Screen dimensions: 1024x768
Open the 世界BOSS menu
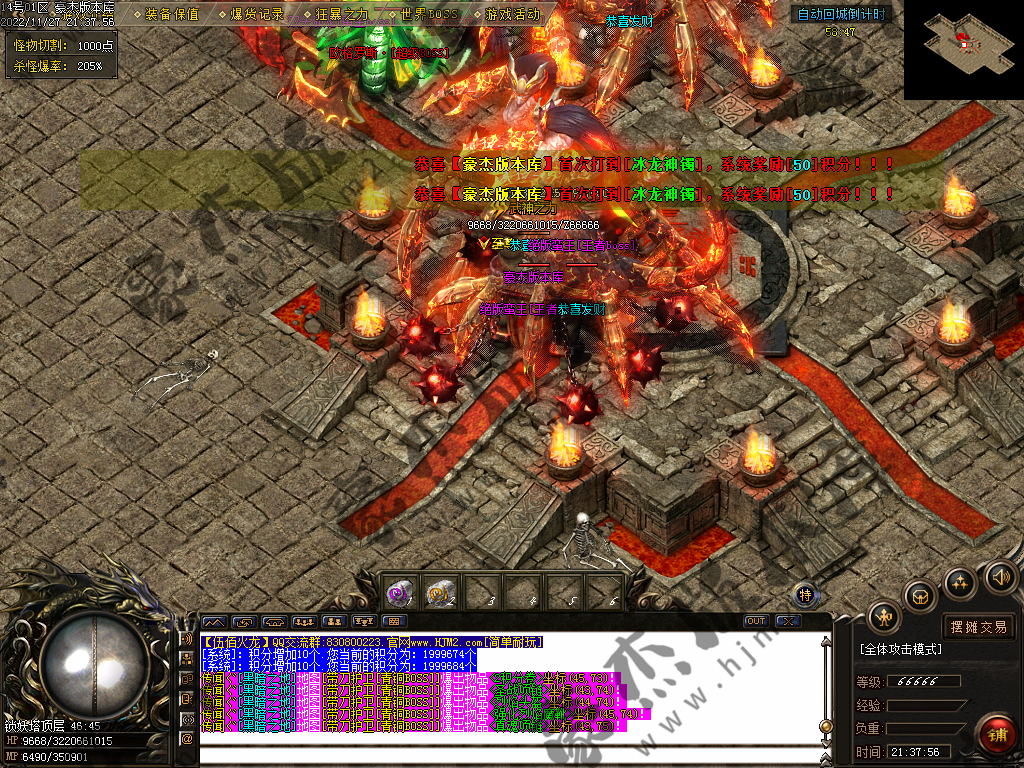point(427,15)
